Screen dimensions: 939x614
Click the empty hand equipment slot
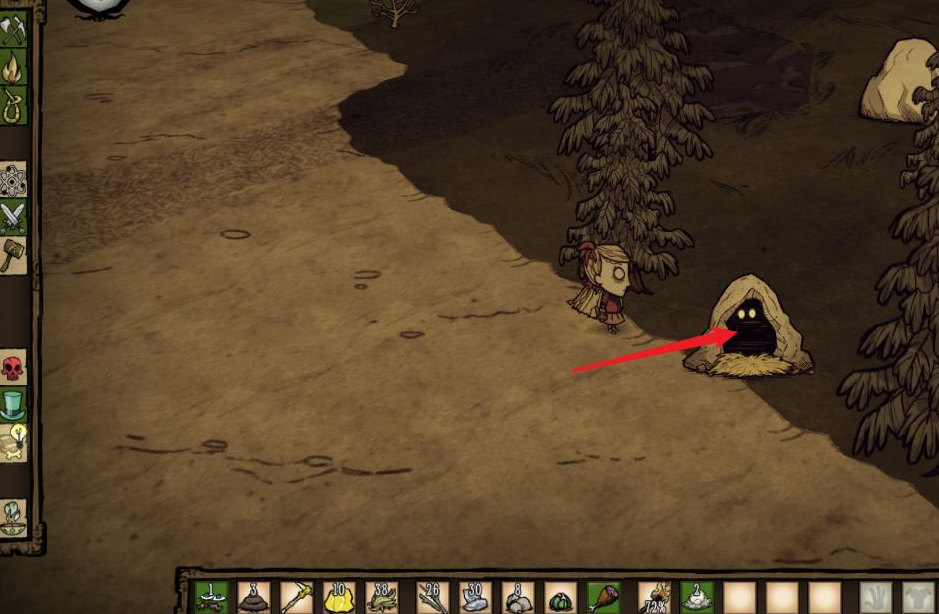[875, 598]
